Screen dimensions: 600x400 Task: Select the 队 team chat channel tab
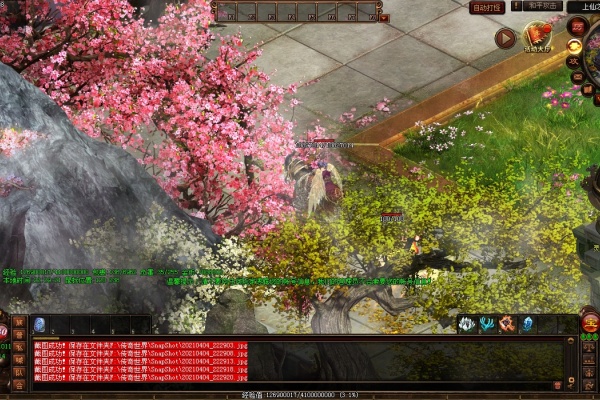pyautogui.click(x=20, y=371)
